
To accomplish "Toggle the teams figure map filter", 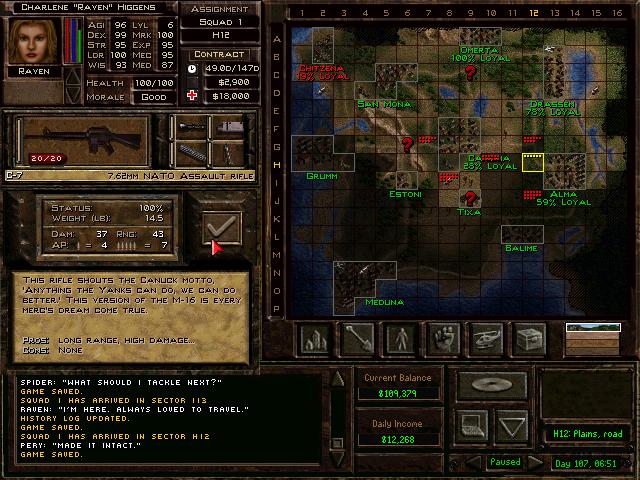I will coord(402,338).
